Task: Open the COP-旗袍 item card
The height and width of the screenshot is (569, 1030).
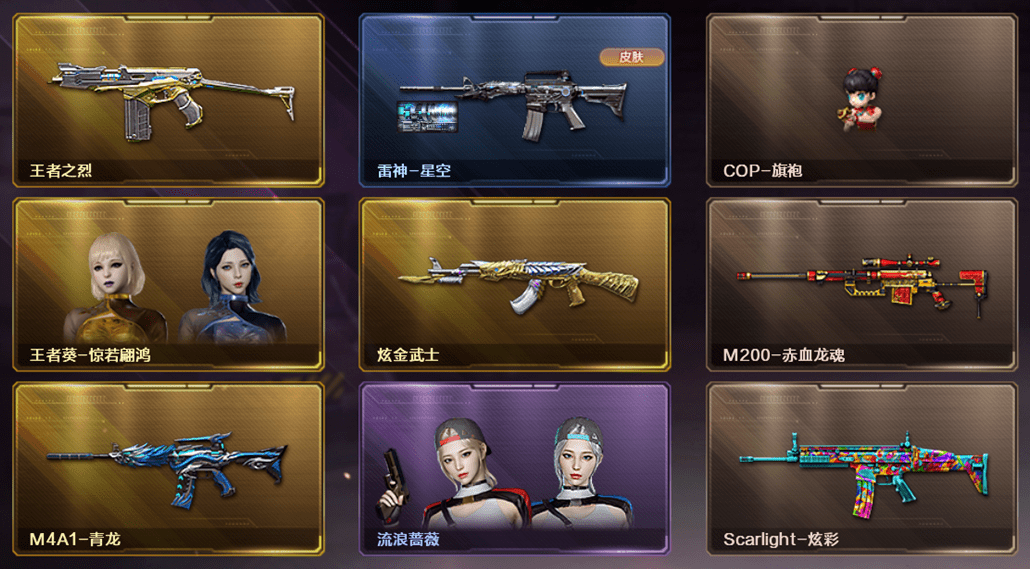Action: click(862, 100)
